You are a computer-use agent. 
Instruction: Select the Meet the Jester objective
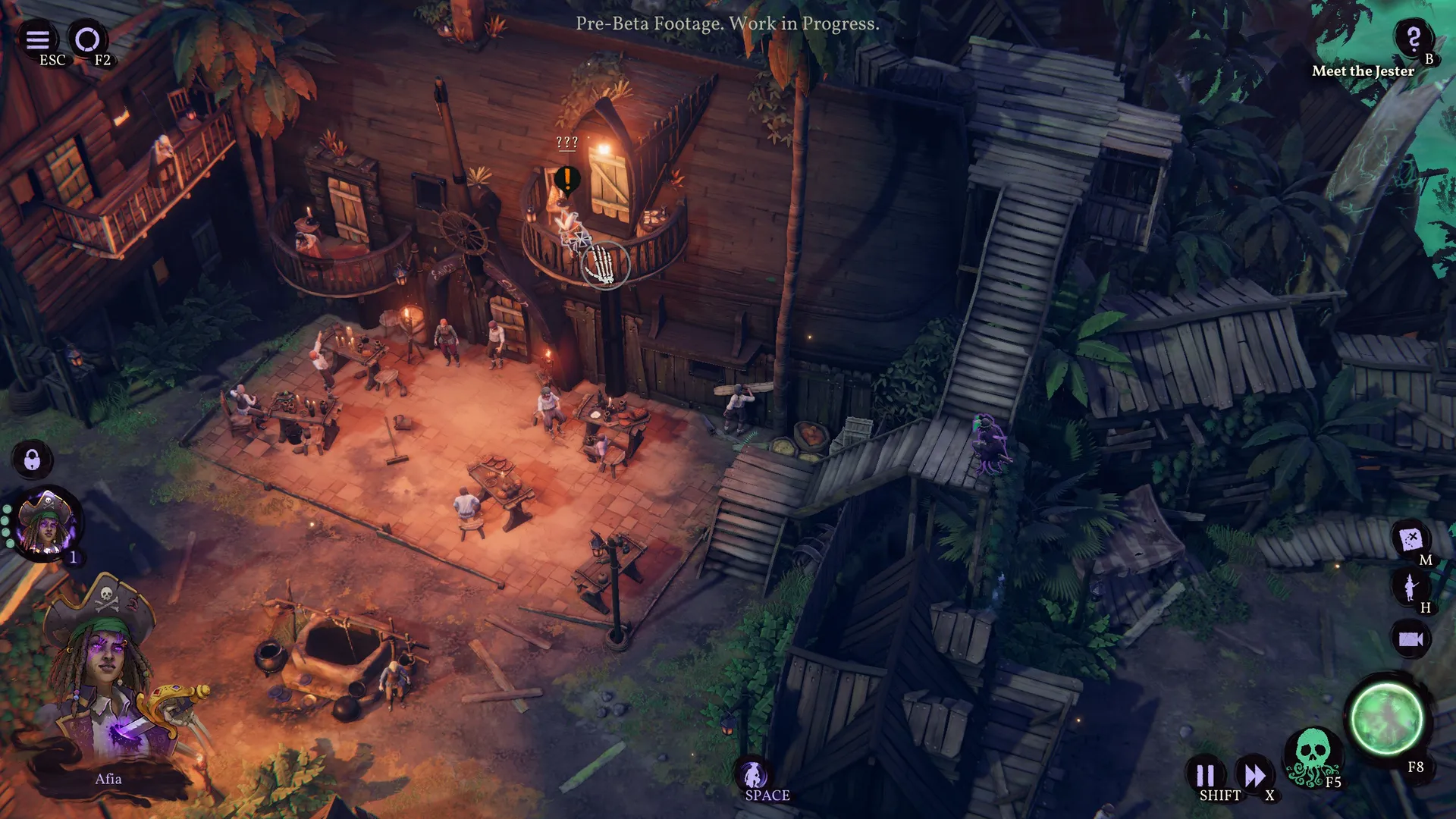pyautogui.click(x=1363, y=71)
